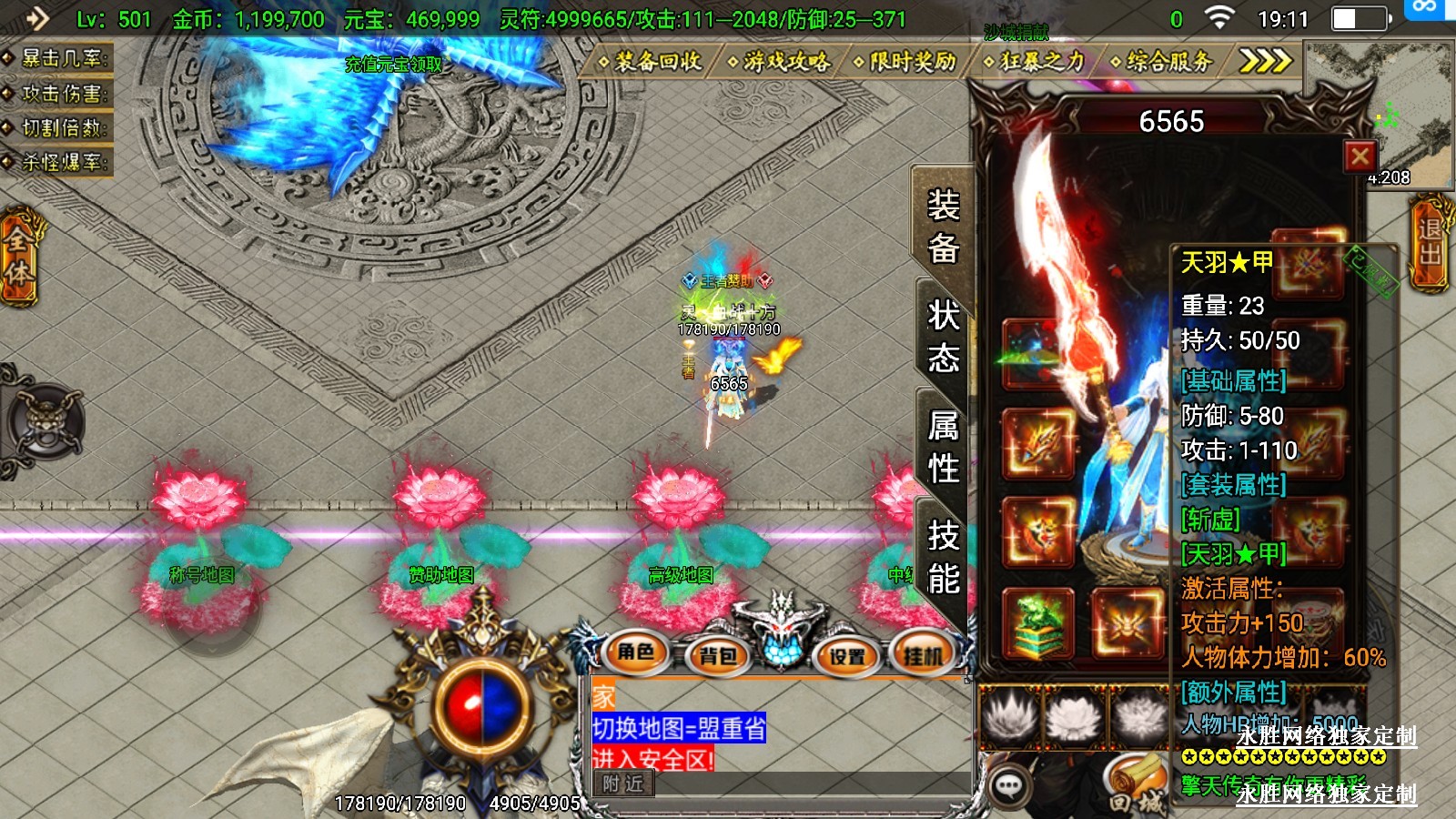Switch to the 技能 skills tab
1456x819 pixels.
pyautogui.click(x=943, y=557)
